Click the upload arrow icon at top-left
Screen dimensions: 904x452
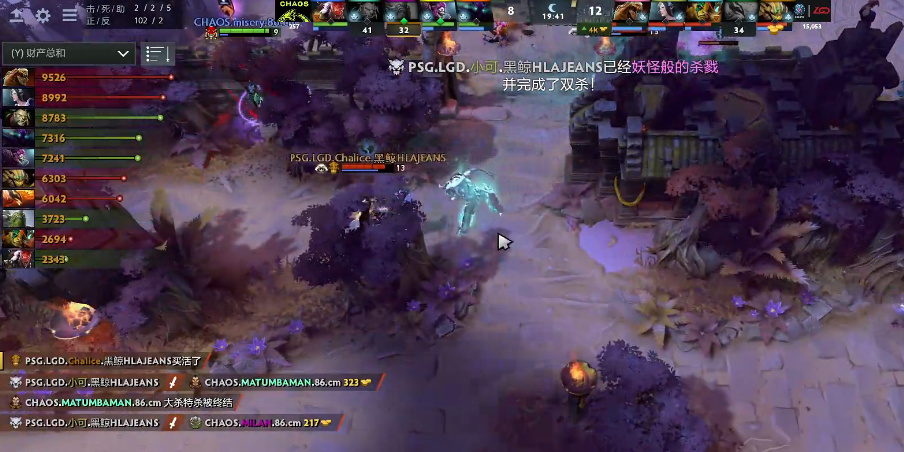[17, 15]
